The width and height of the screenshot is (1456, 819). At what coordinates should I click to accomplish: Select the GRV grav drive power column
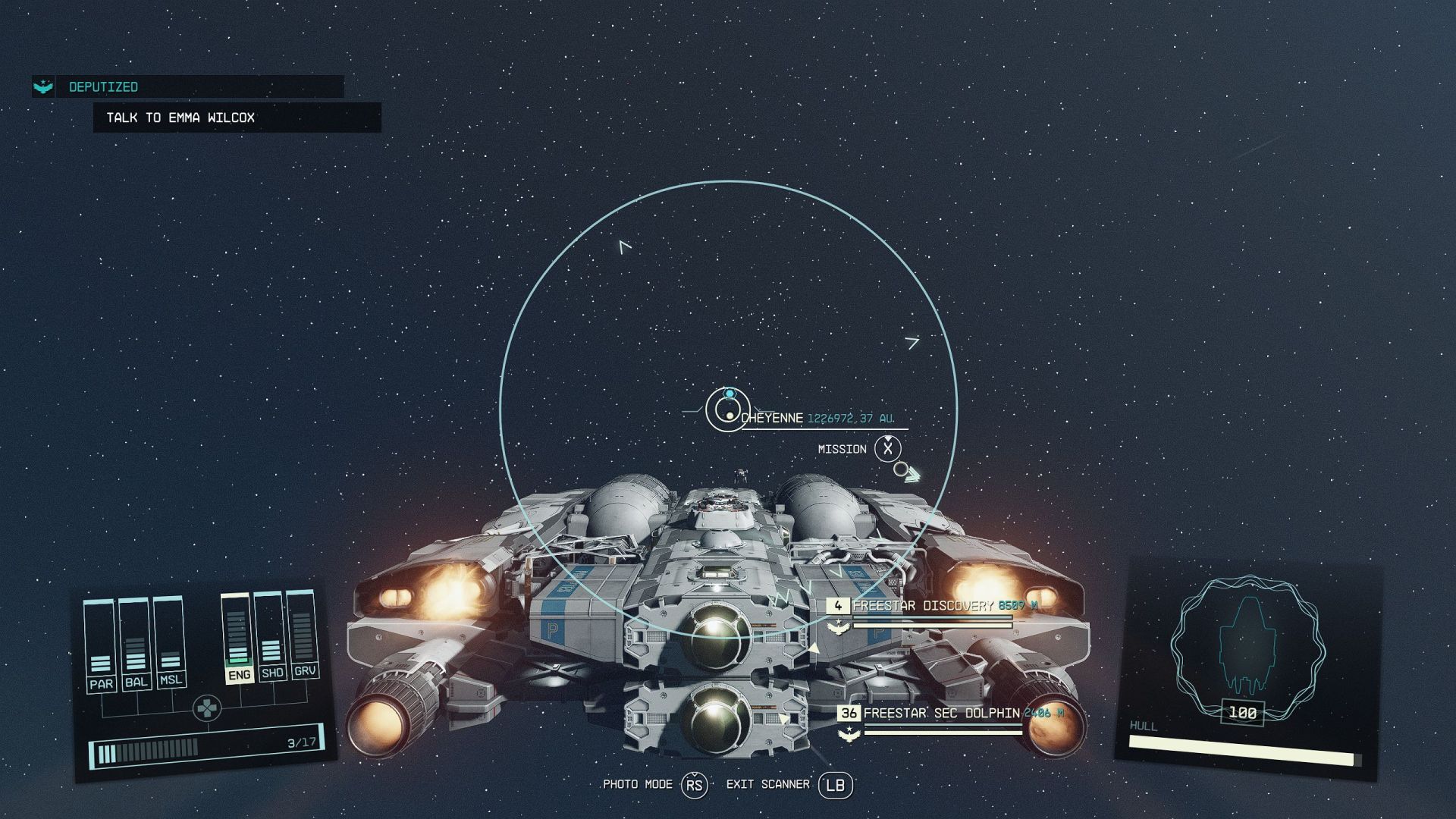pyautogui.click(x=303, y=634)
